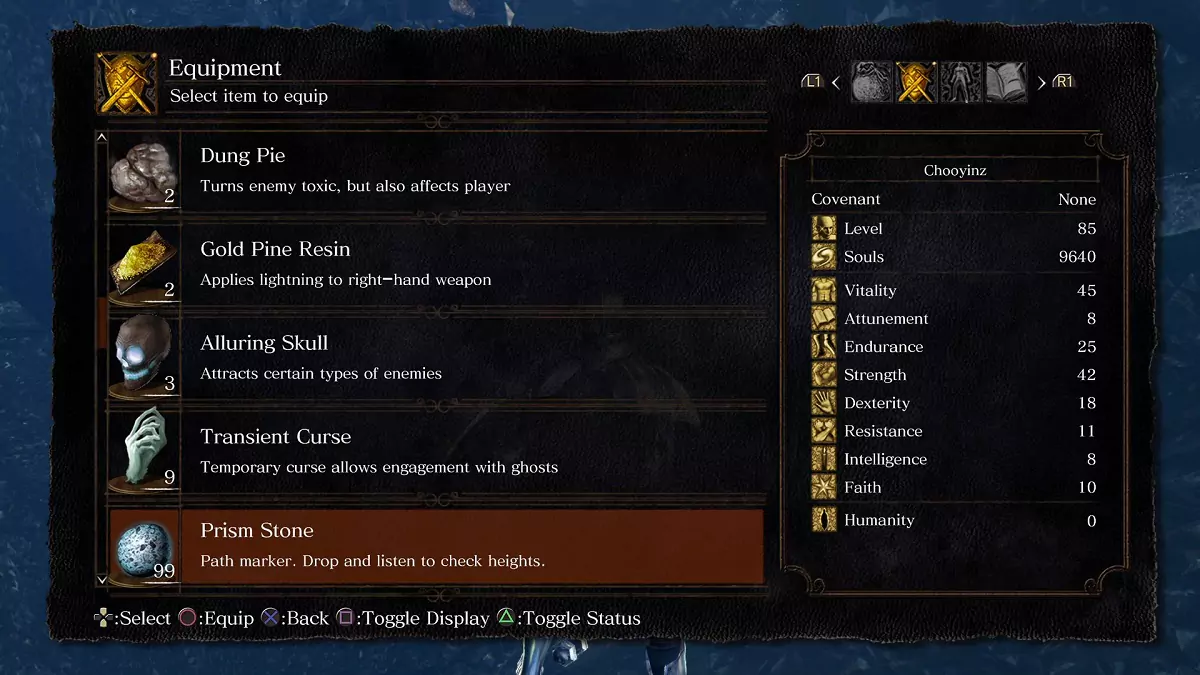Viewport: 1200px width, 675px height.
Task: Pick the Transient Curse item
Action: [436, 451]
